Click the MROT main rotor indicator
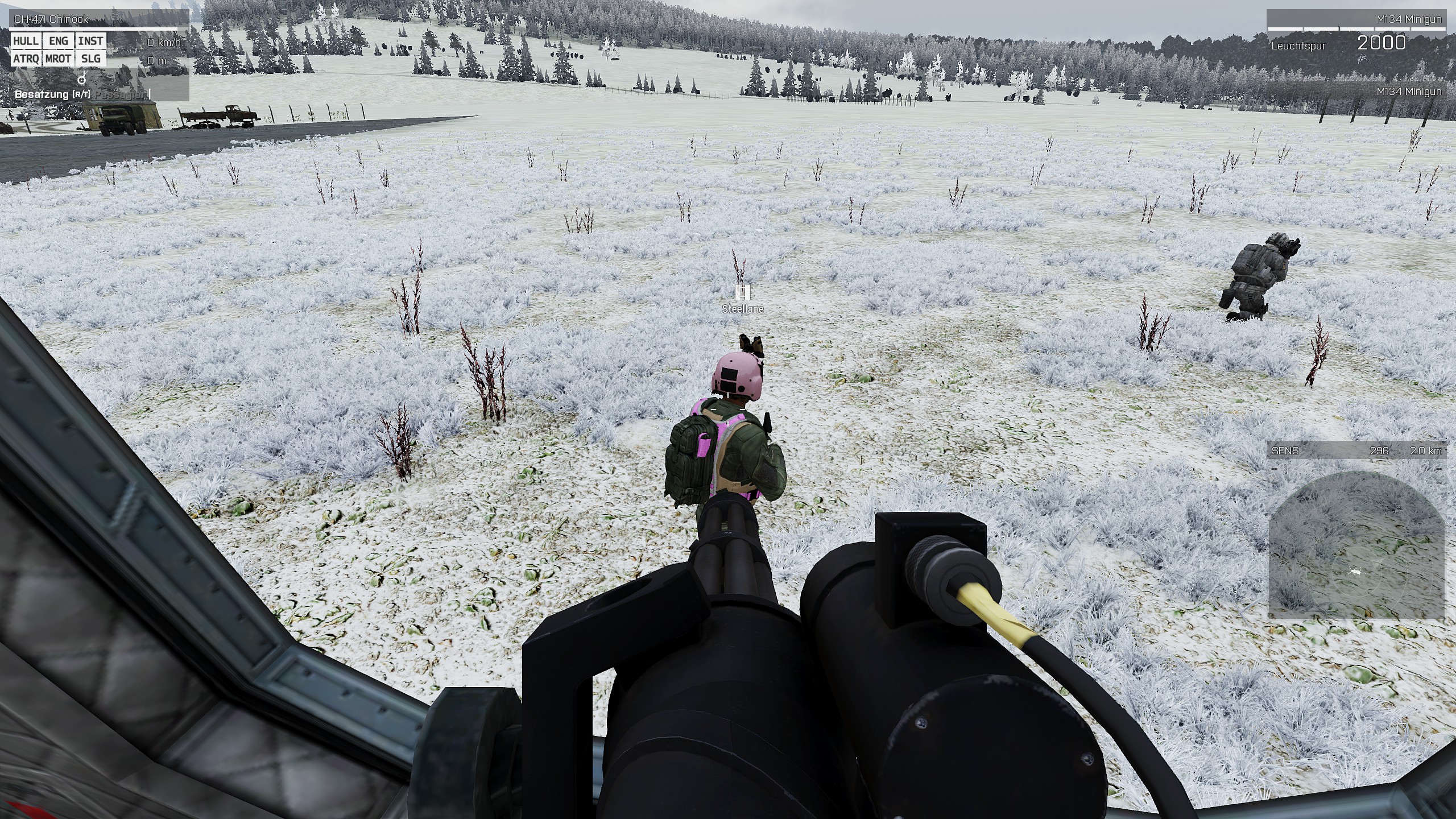Screen dimensions: 1456x819 point(58,59)
